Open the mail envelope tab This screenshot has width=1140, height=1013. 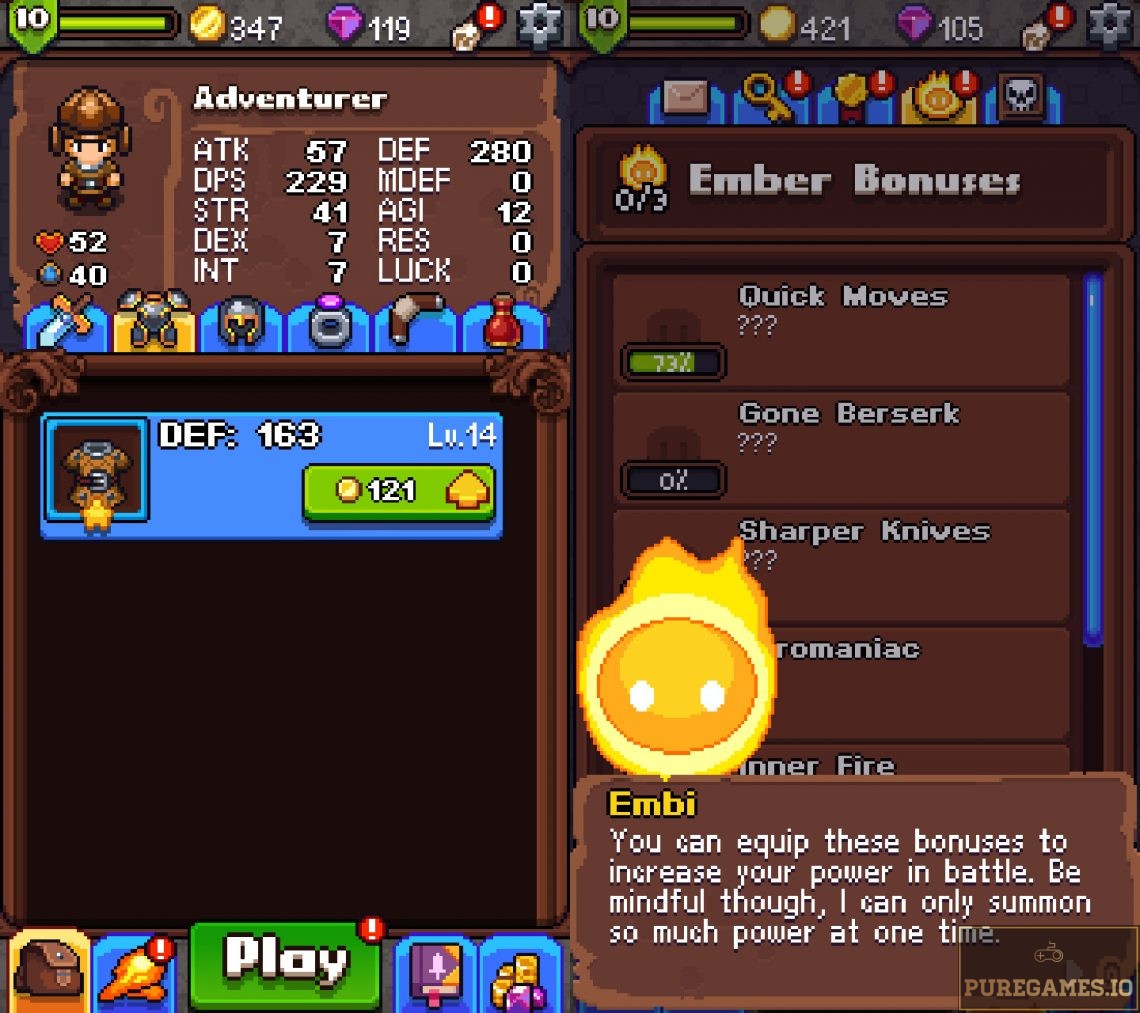[686, 99]
